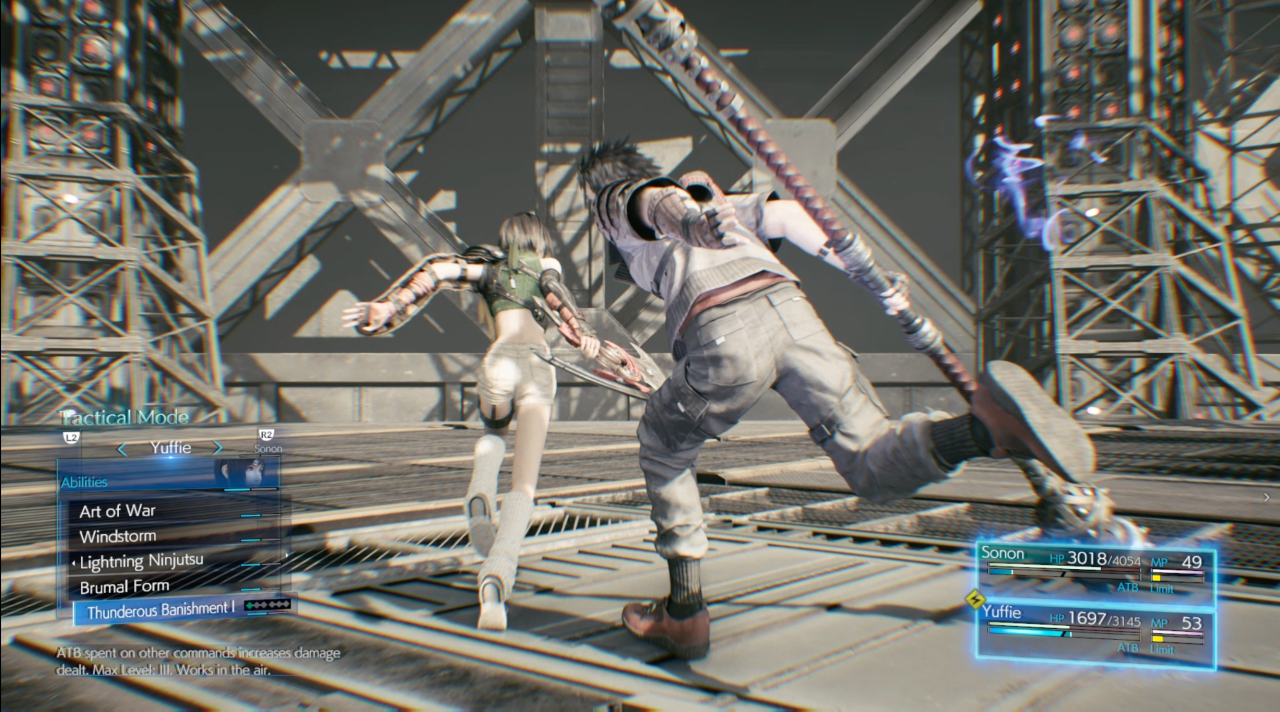Viewport: 1280px width, 712px height.
Task: Activate the Brumal Form ability
Action: tap(124, 586)
